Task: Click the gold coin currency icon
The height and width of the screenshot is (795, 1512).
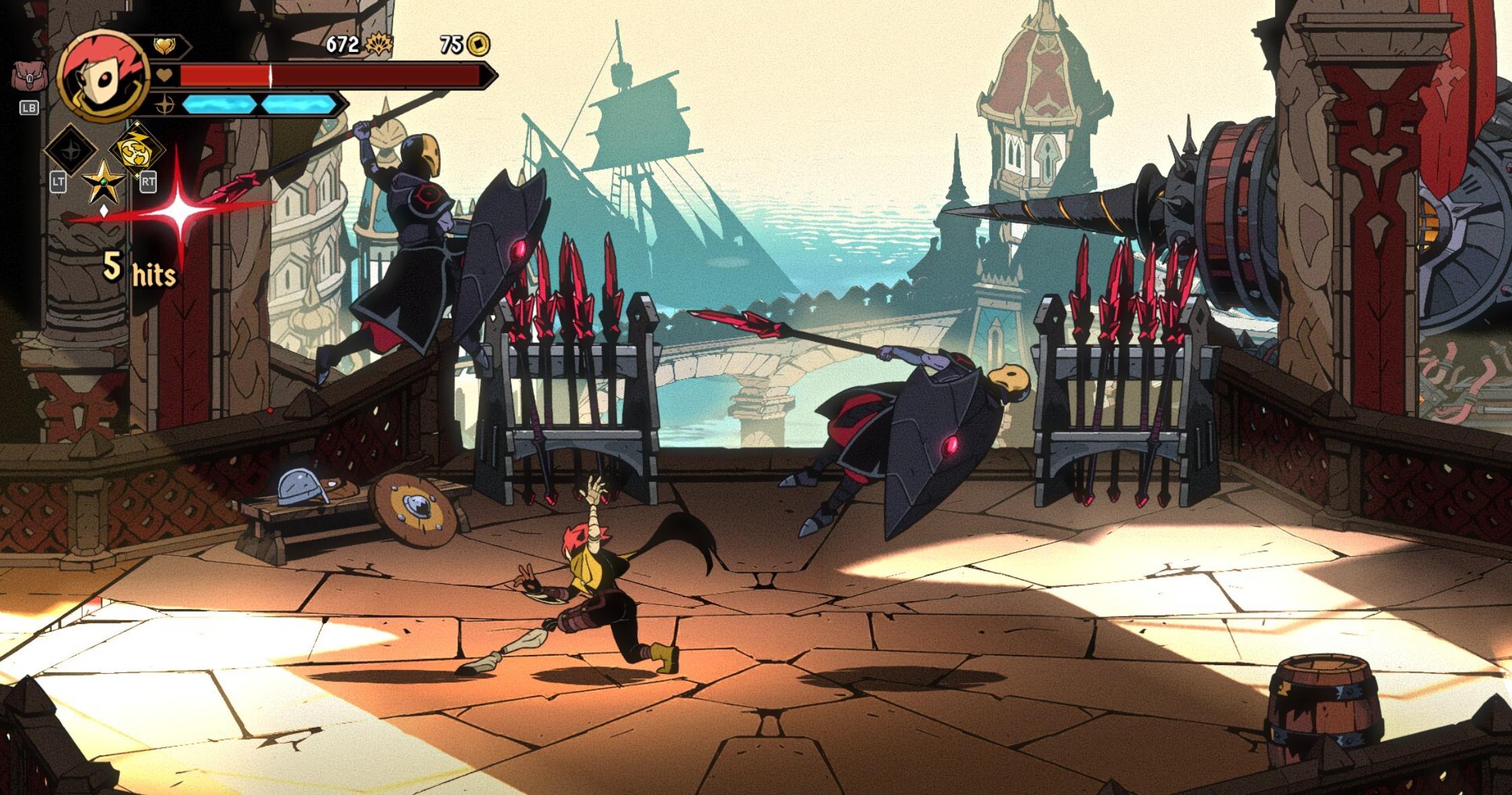Action: (479, 44)
